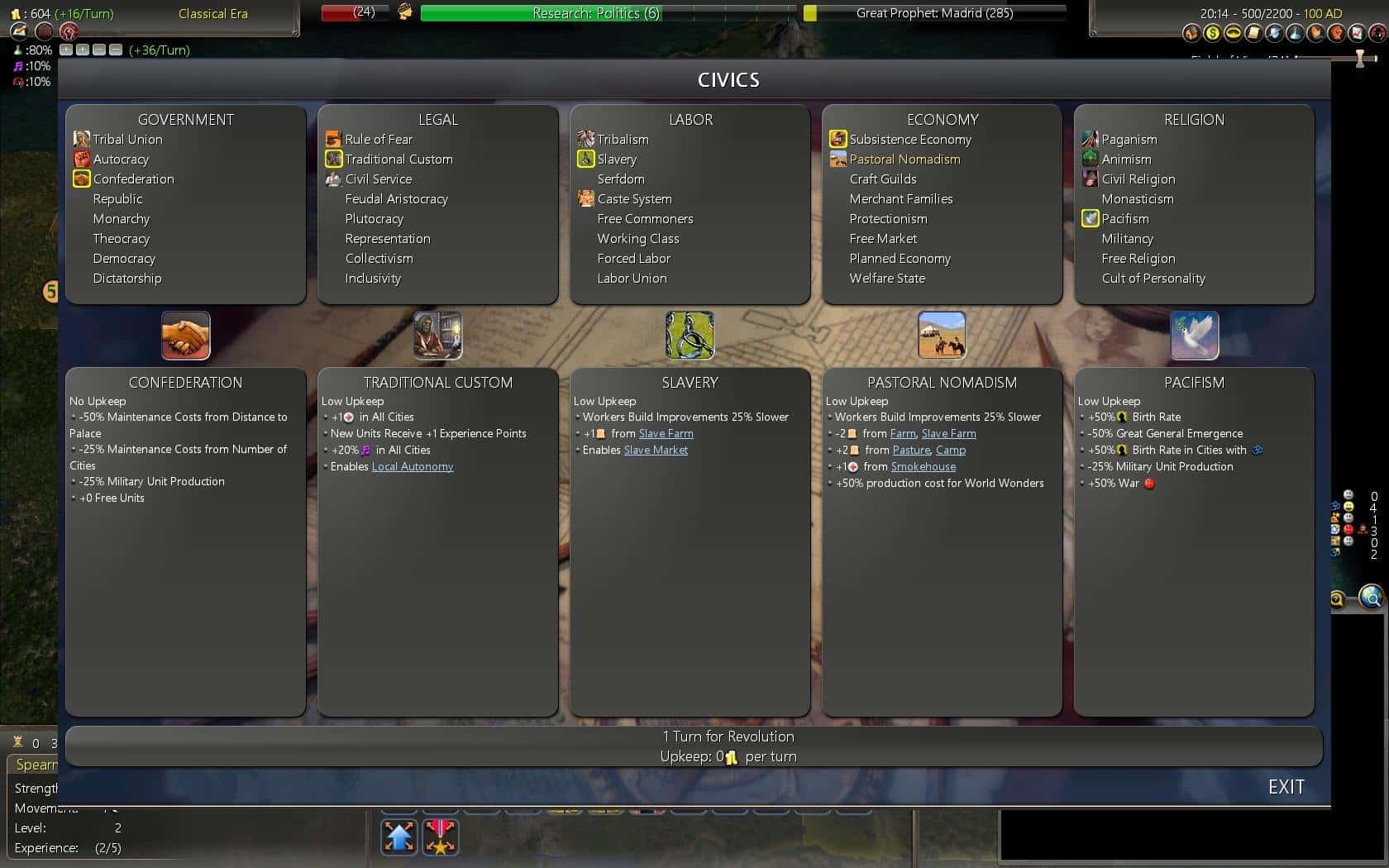The image size is (1389, 868).
Task: Click the plus button near the gold-per-turn display
Action: pyautogui.click(x=67, y=49)
